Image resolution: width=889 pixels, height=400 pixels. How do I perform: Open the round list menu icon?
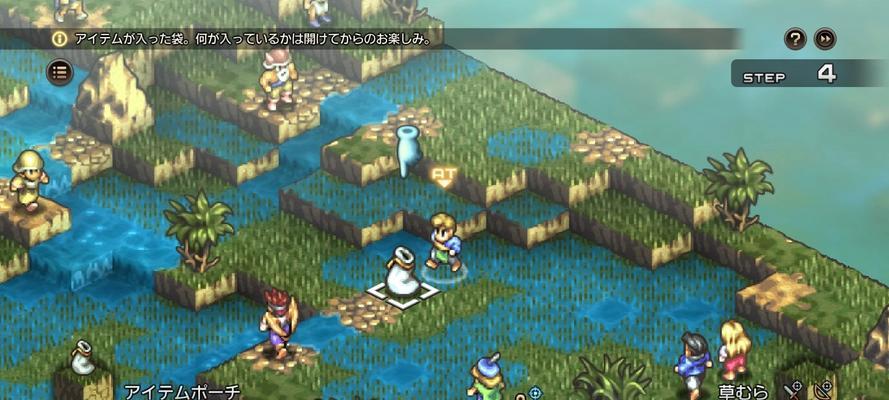tap(60, 72)
